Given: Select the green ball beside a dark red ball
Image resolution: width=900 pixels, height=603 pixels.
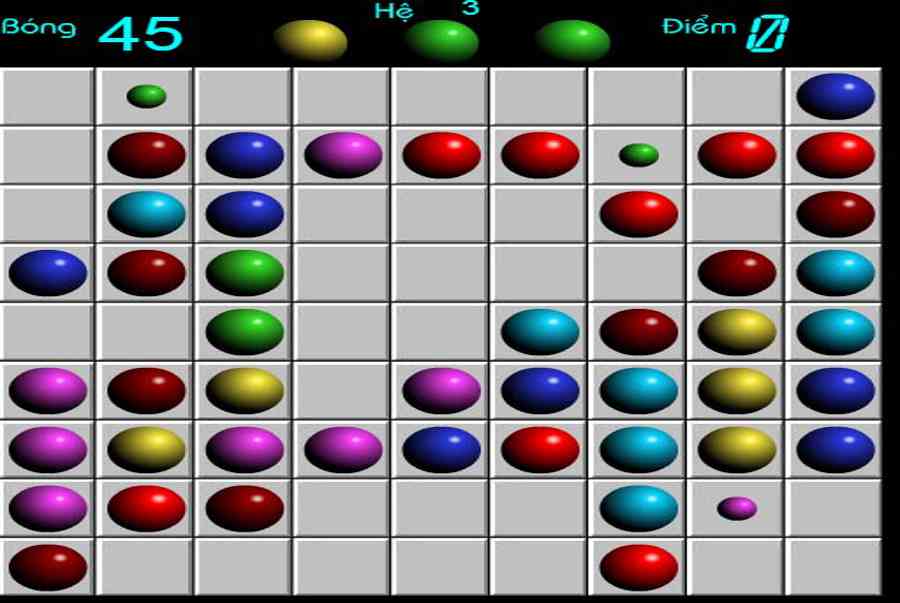Looking at the screenshot, I should (245, 272).
